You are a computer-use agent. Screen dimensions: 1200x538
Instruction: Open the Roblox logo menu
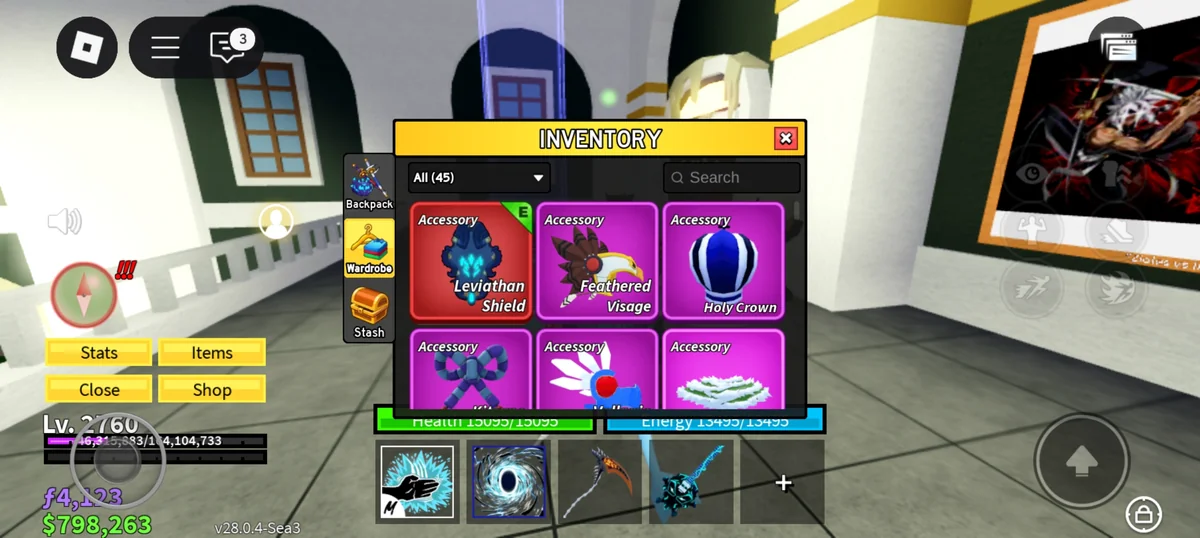coord(87,47)
